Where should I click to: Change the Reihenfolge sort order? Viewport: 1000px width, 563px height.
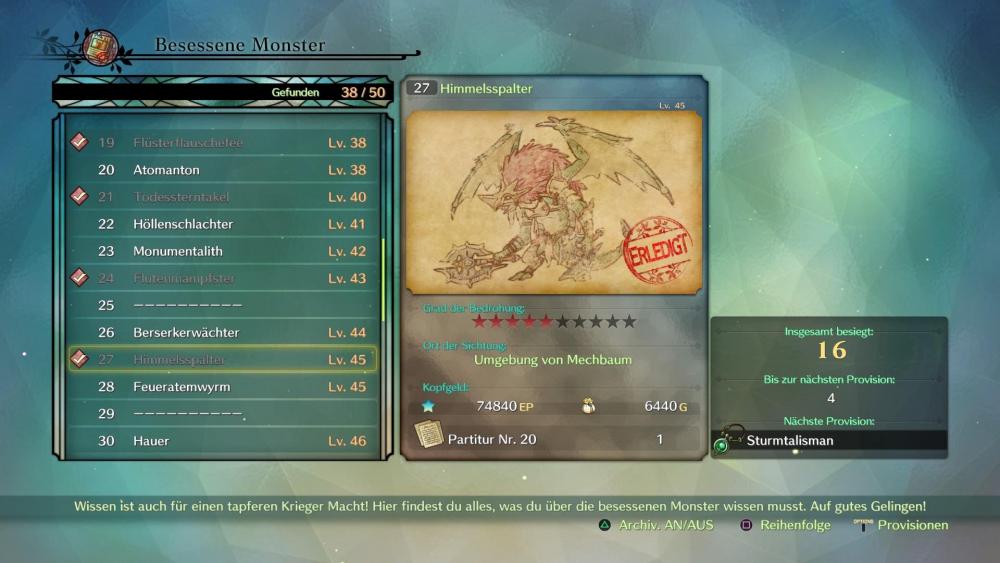(785, 525)
